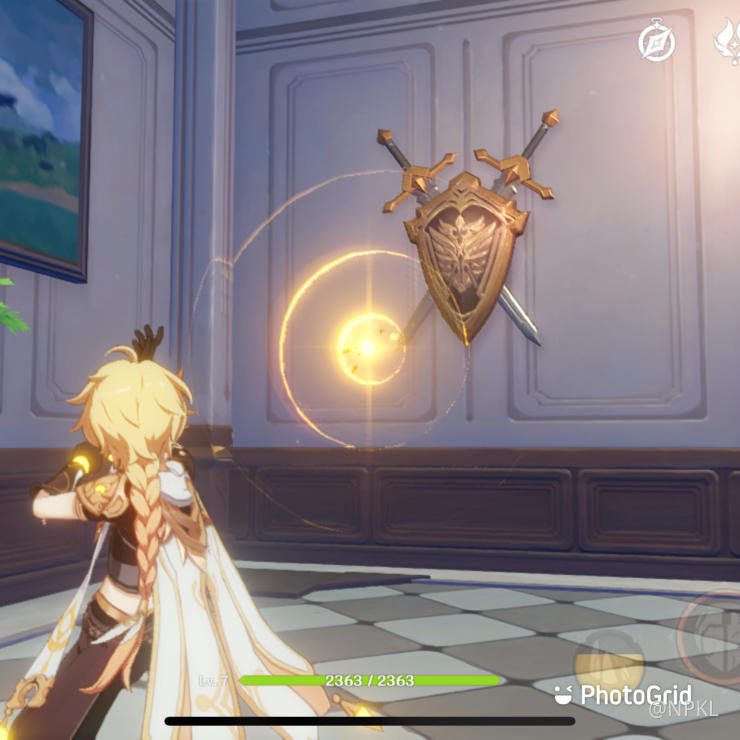
Task: Open the compass icon menu
Action: click(x=657, y=42)
